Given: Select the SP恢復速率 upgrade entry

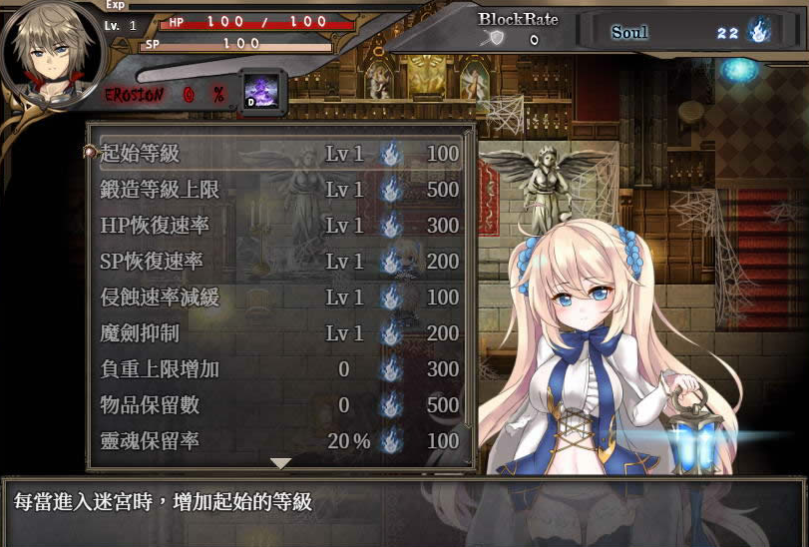Looking at the screenshot, I should (x=280, y=262).
